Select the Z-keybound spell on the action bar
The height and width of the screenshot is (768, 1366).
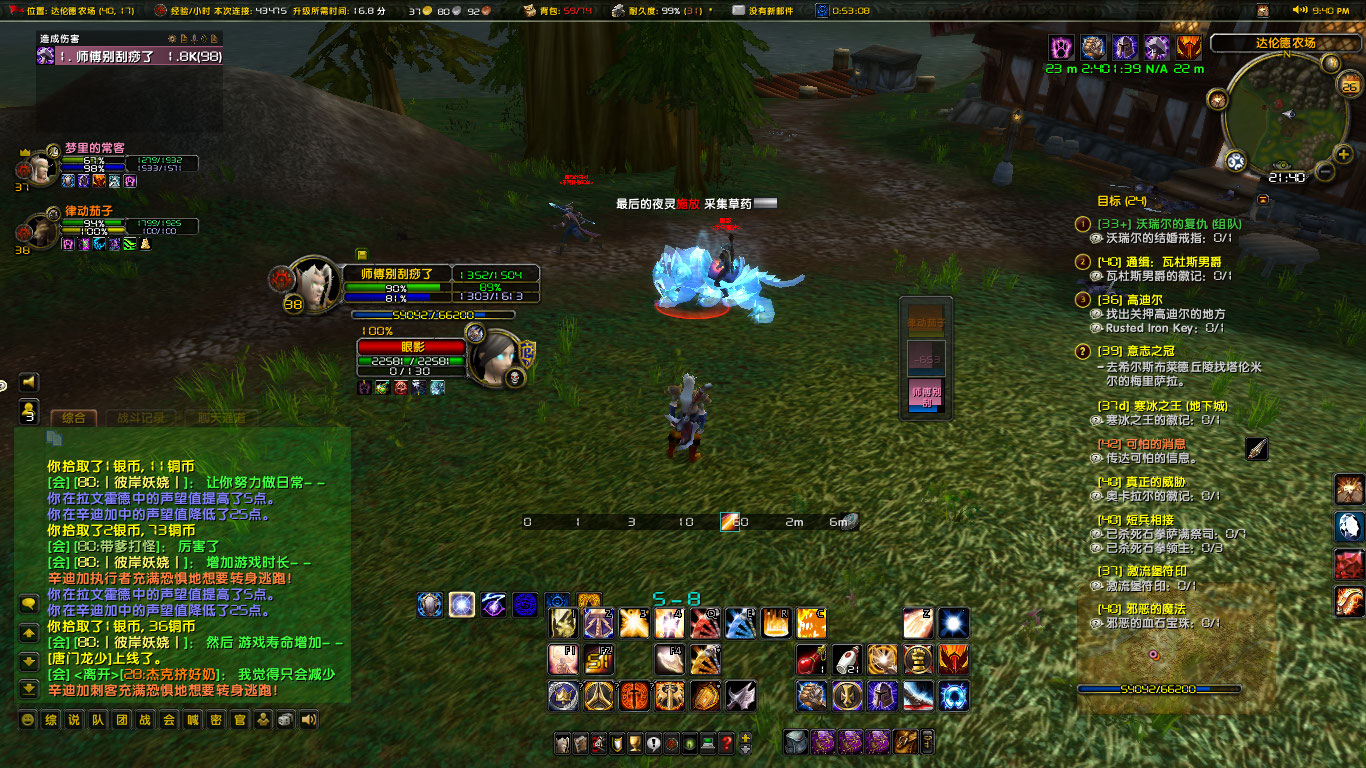tap(917, 624)
